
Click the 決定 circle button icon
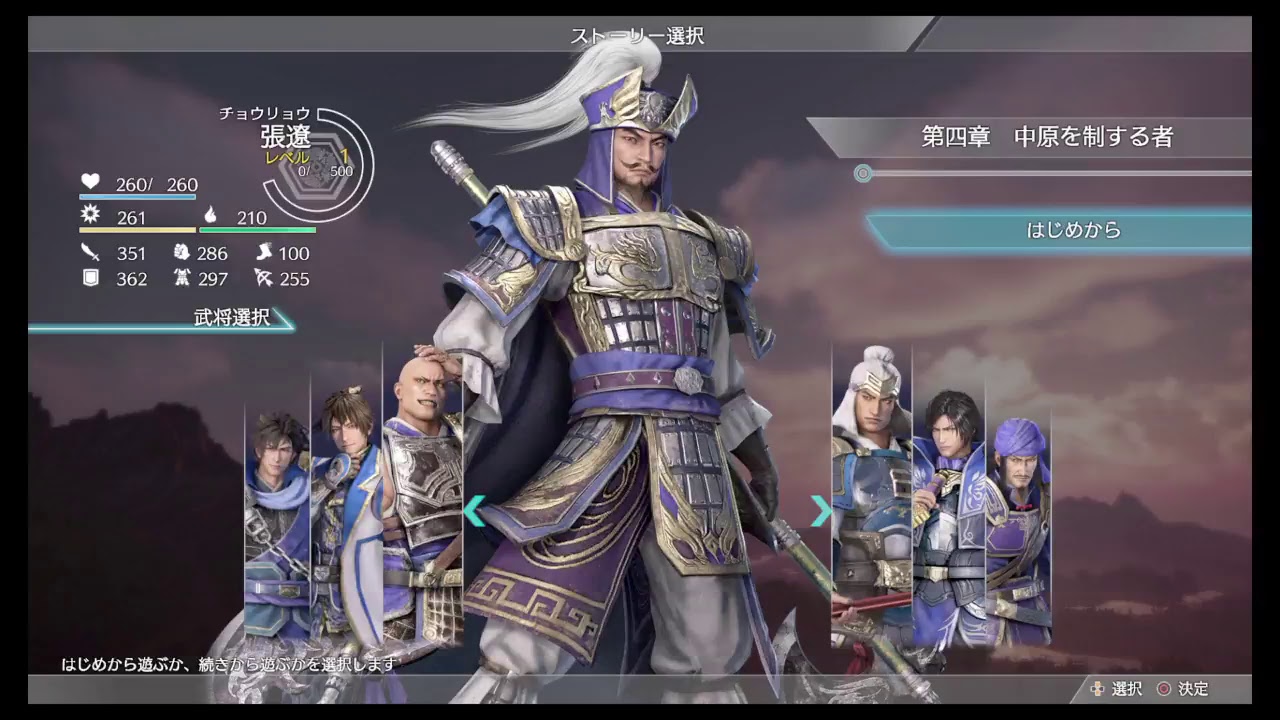tap(1163, 689)
